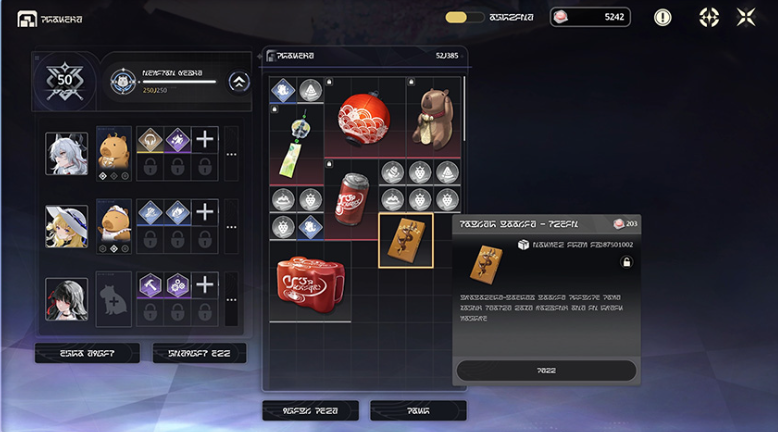
Task: Click the right button below the inventory grid
Action: click(x=418, y=410)
